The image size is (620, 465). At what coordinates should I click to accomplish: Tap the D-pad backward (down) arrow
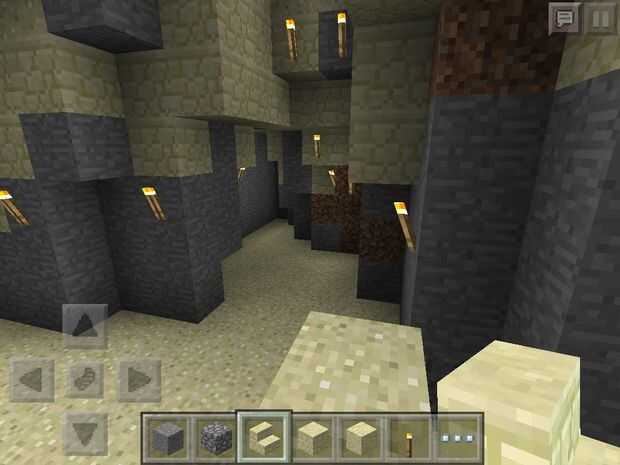(85, 434)
